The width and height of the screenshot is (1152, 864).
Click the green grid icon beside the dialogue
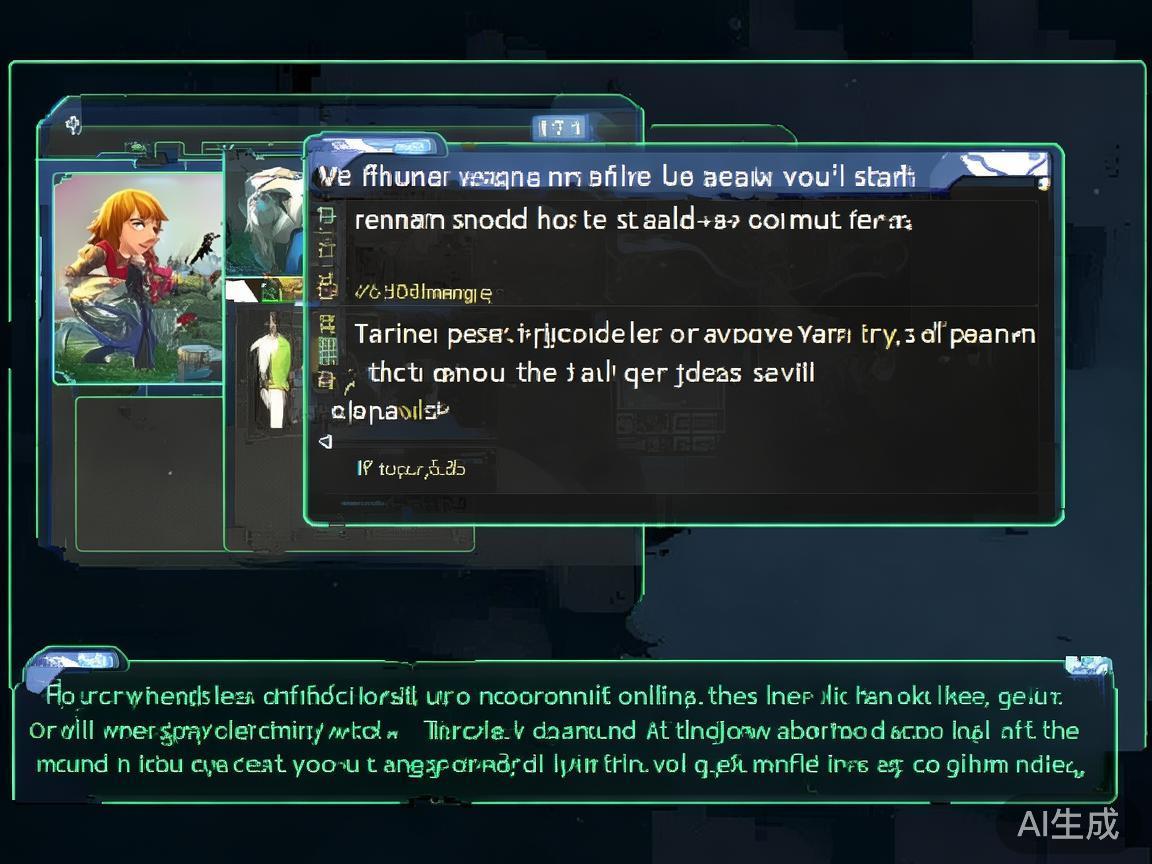327,350
